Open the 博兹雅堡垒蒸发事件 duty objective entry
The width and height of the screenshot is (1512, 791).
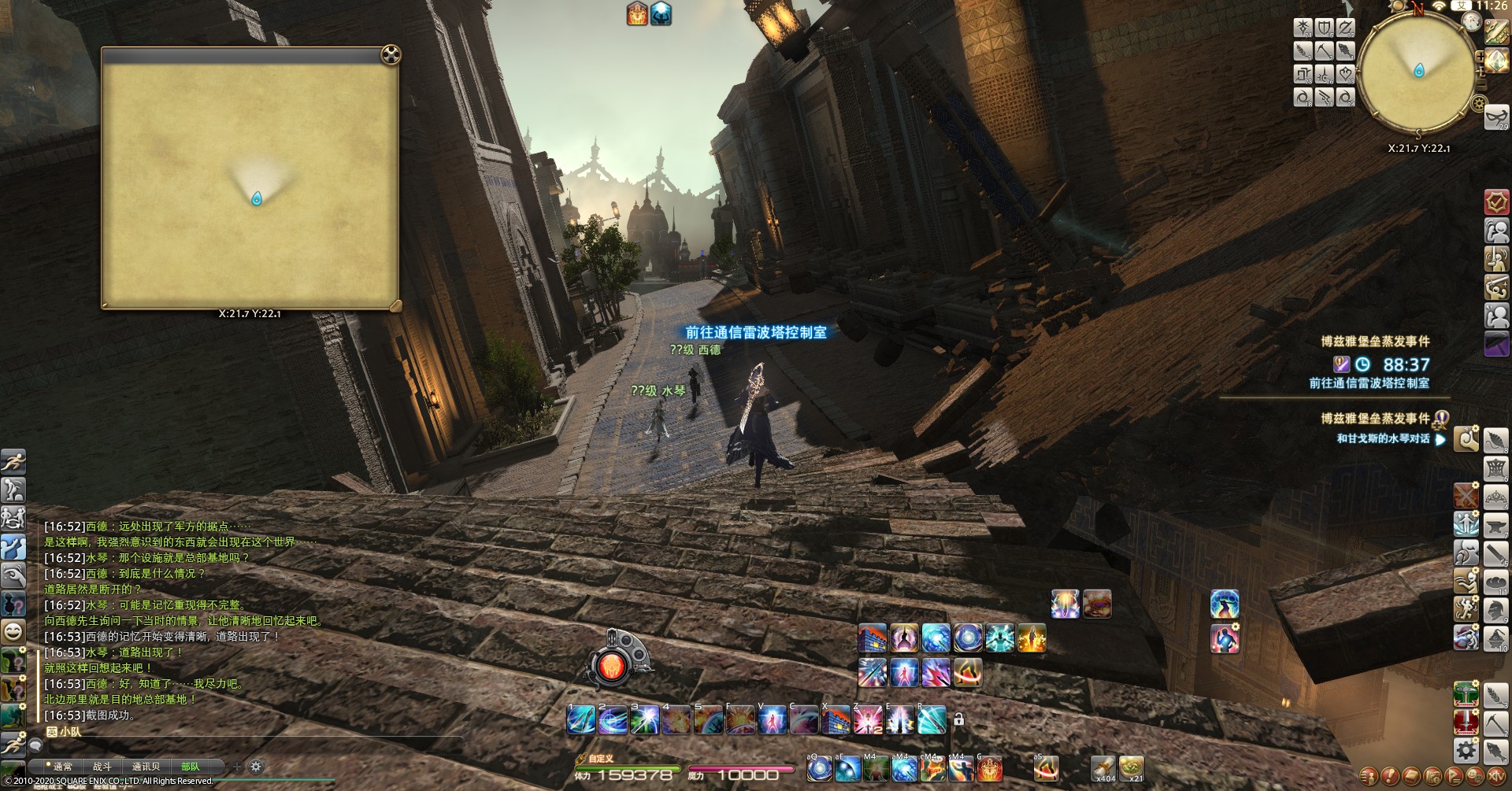(x=1375, y=342)
